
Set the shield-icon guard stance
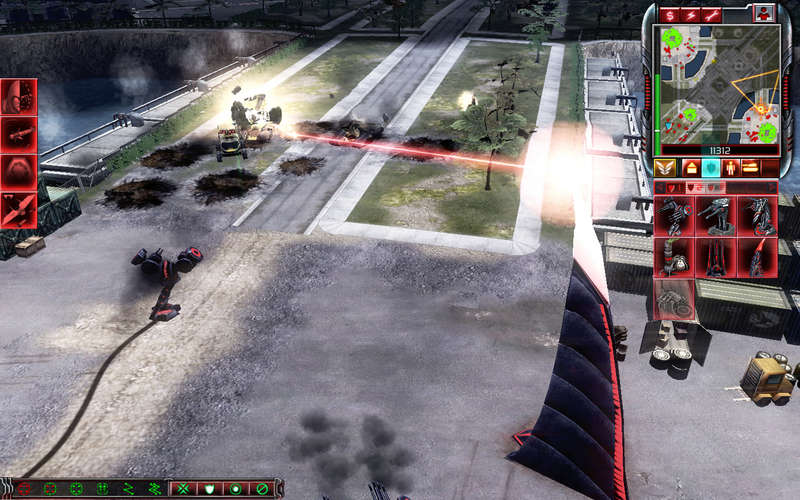[x=210, y=489]
